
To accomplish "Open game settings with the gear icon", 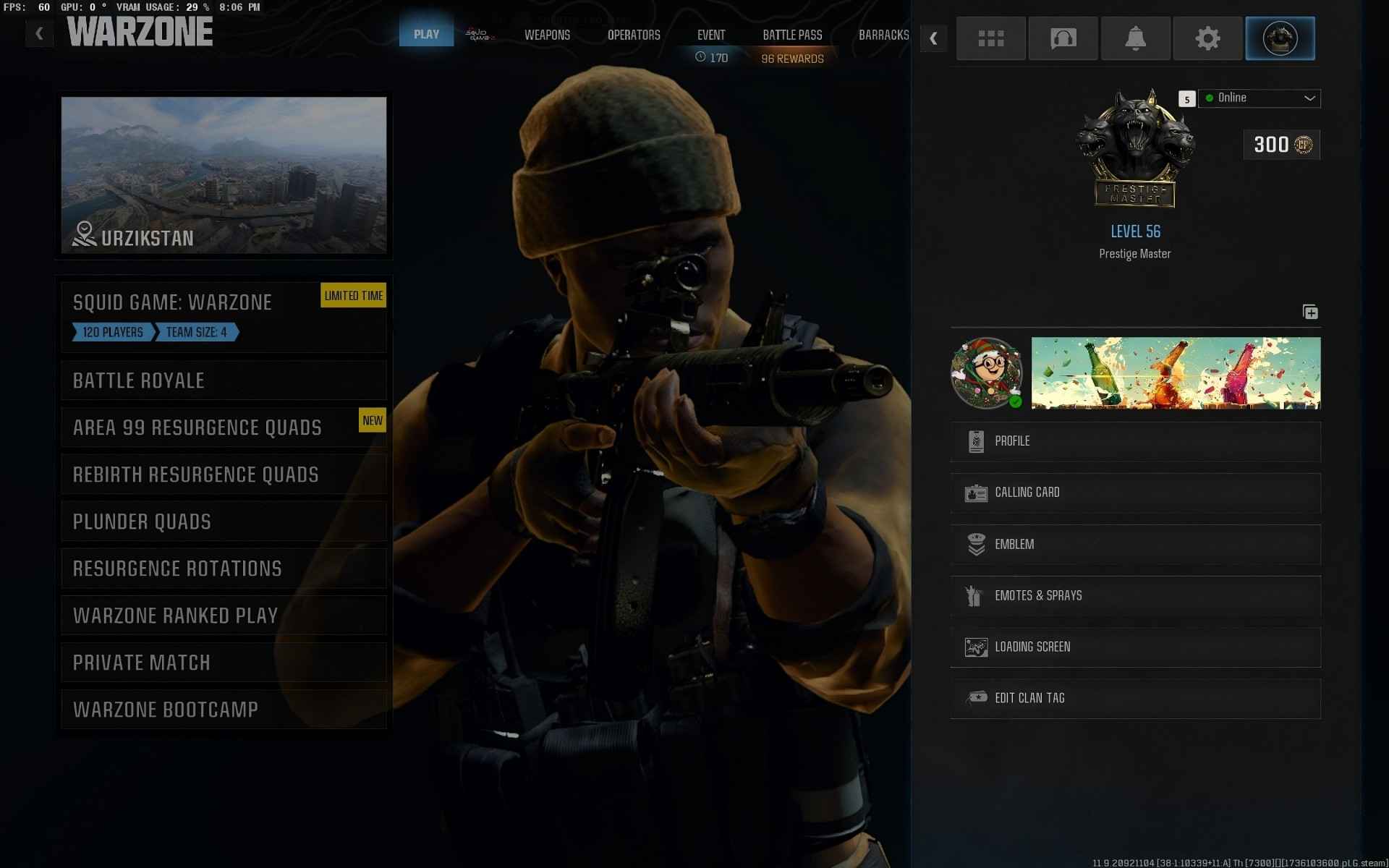I will 1207,38.
